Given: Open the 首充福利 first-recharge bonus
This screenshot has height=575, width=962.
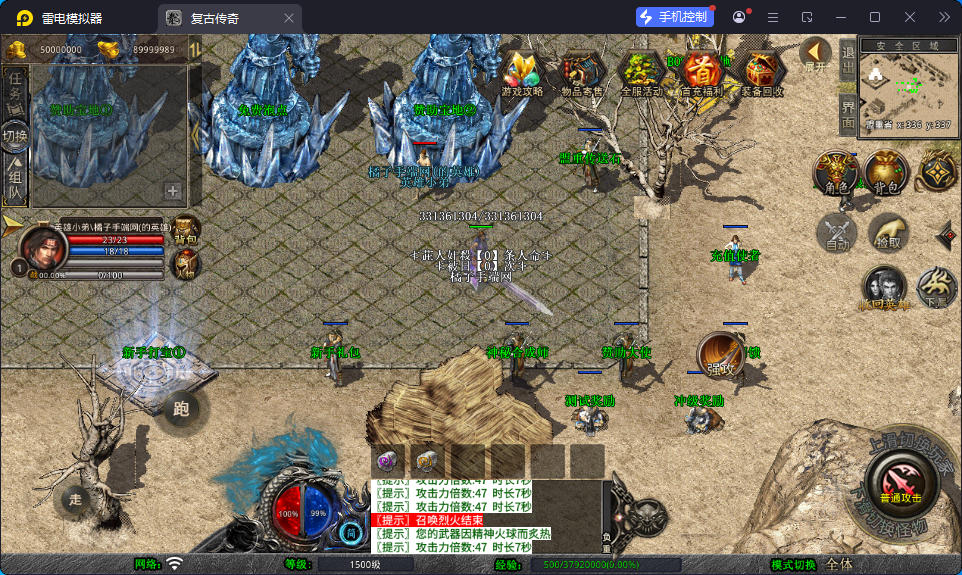Looking at the screenshot, I should click(703, 73).
